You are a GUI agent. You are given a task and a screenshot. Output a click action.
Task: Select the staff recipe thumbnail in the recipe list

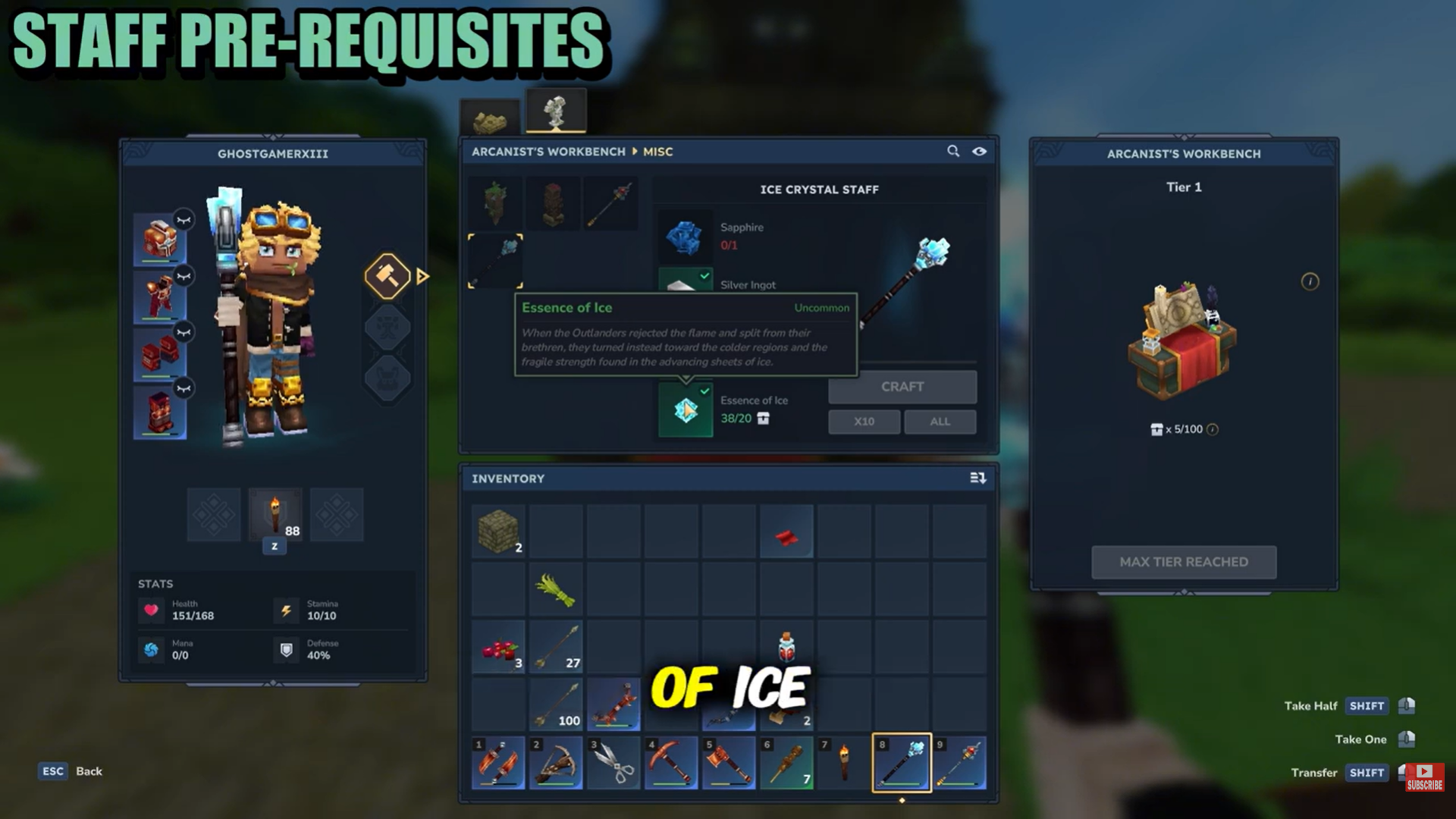pyautogui.click(x=612, y=202)
